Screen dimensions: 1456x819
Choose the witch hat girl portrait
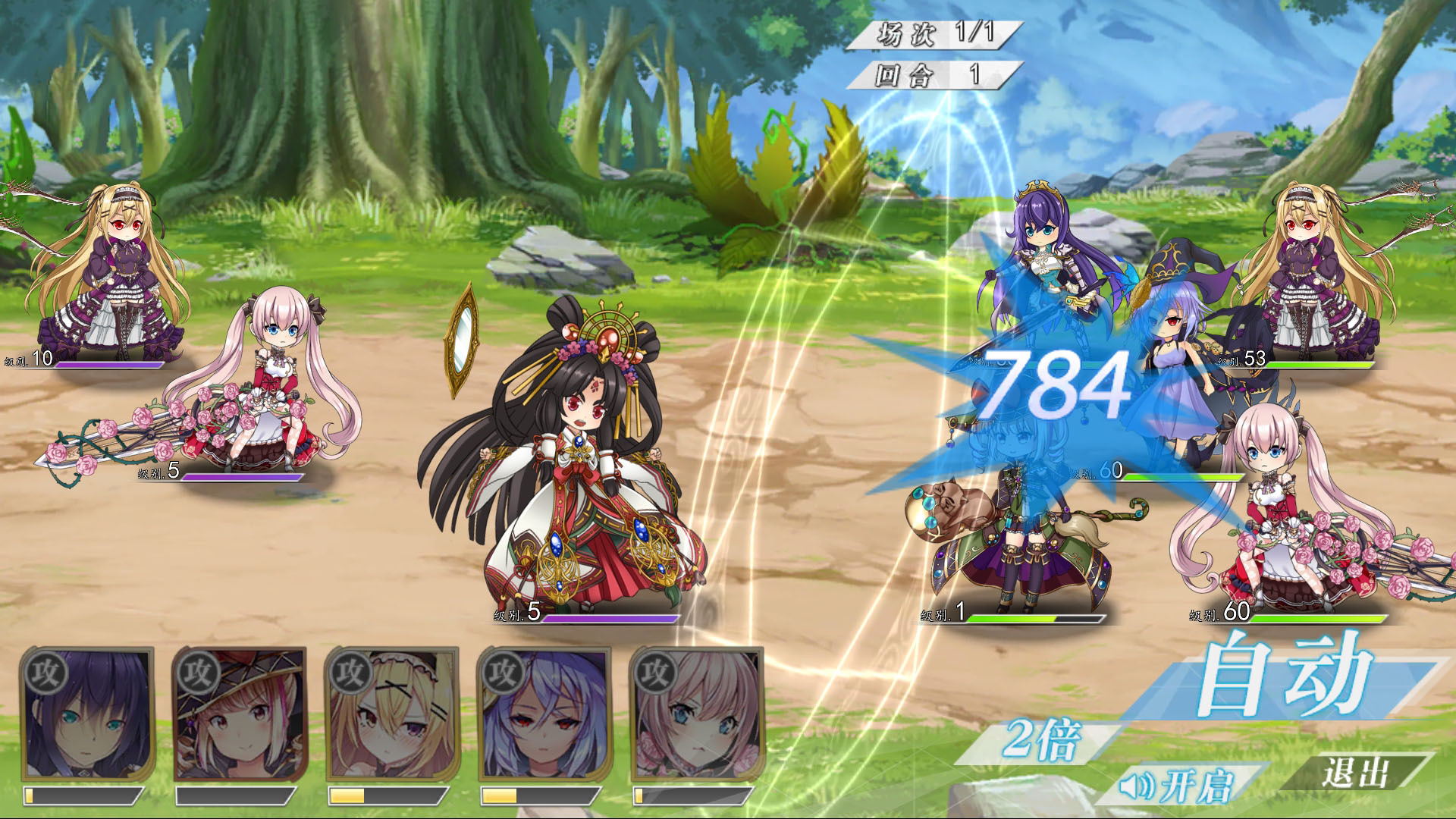(x=240, y=714)
